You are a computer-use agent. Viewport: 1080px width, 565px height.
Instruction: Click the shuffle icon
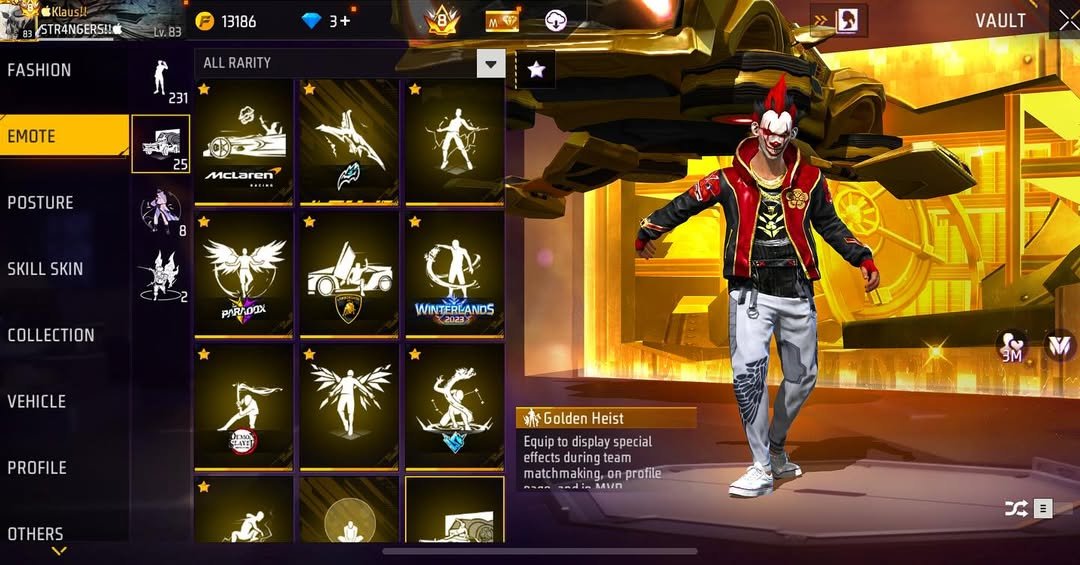click(x=1015, y=509)
